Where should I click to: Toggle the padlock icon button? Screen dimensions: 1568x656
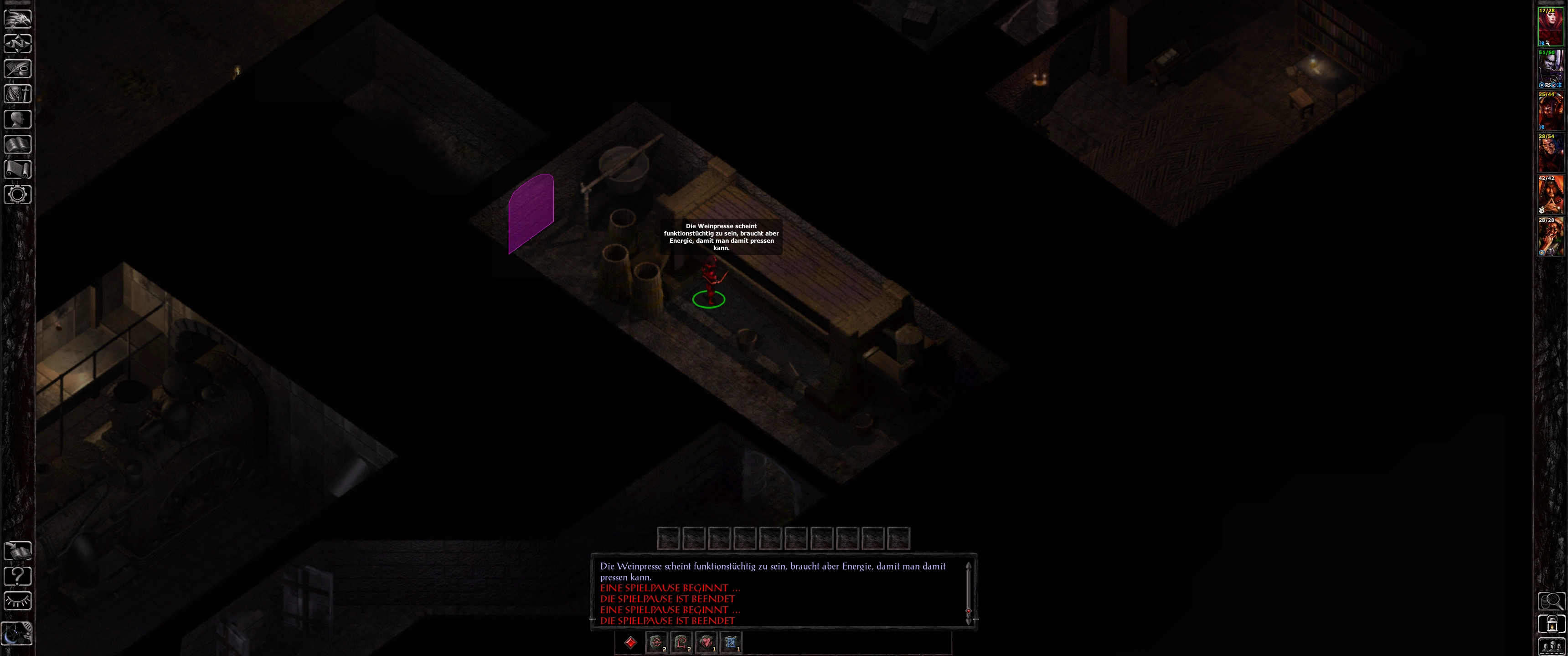pos(1551,624)
